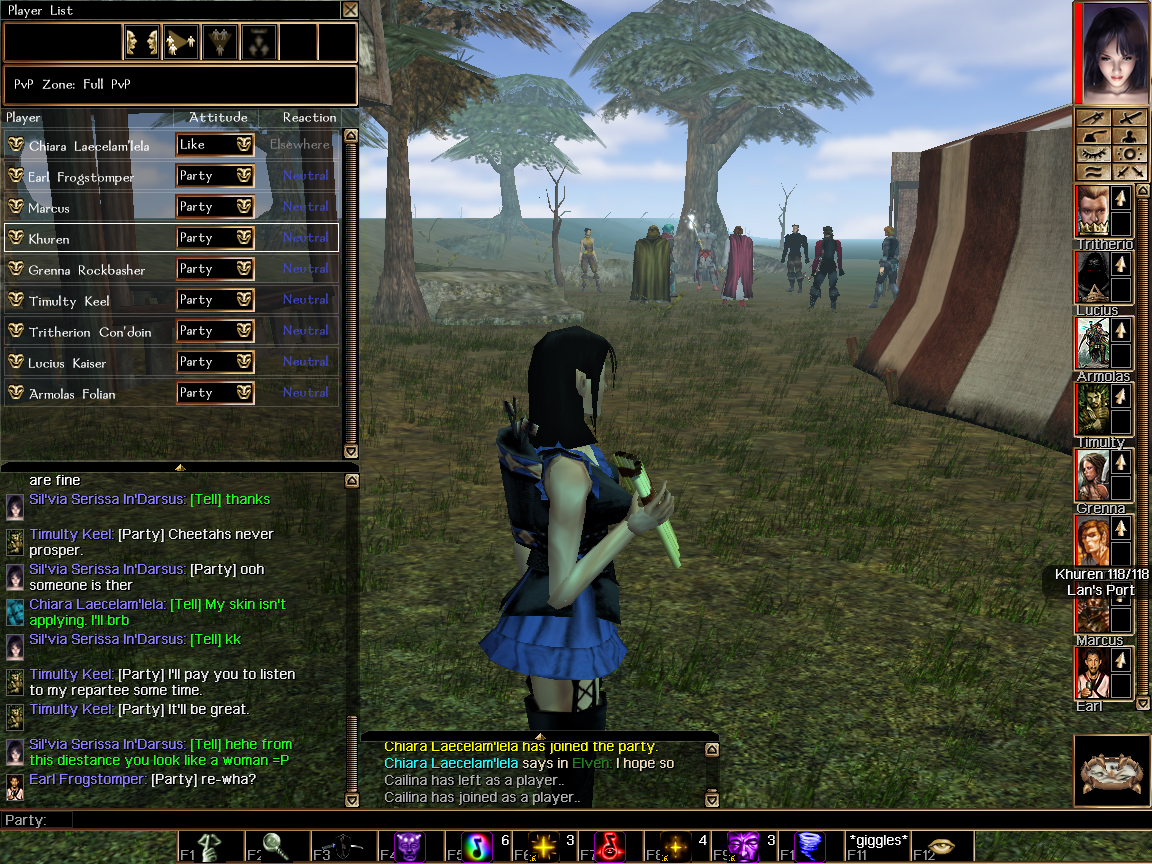Select Khuren's row in the player list
Viewport: 1152px width, 864px height.
(90, 238)
